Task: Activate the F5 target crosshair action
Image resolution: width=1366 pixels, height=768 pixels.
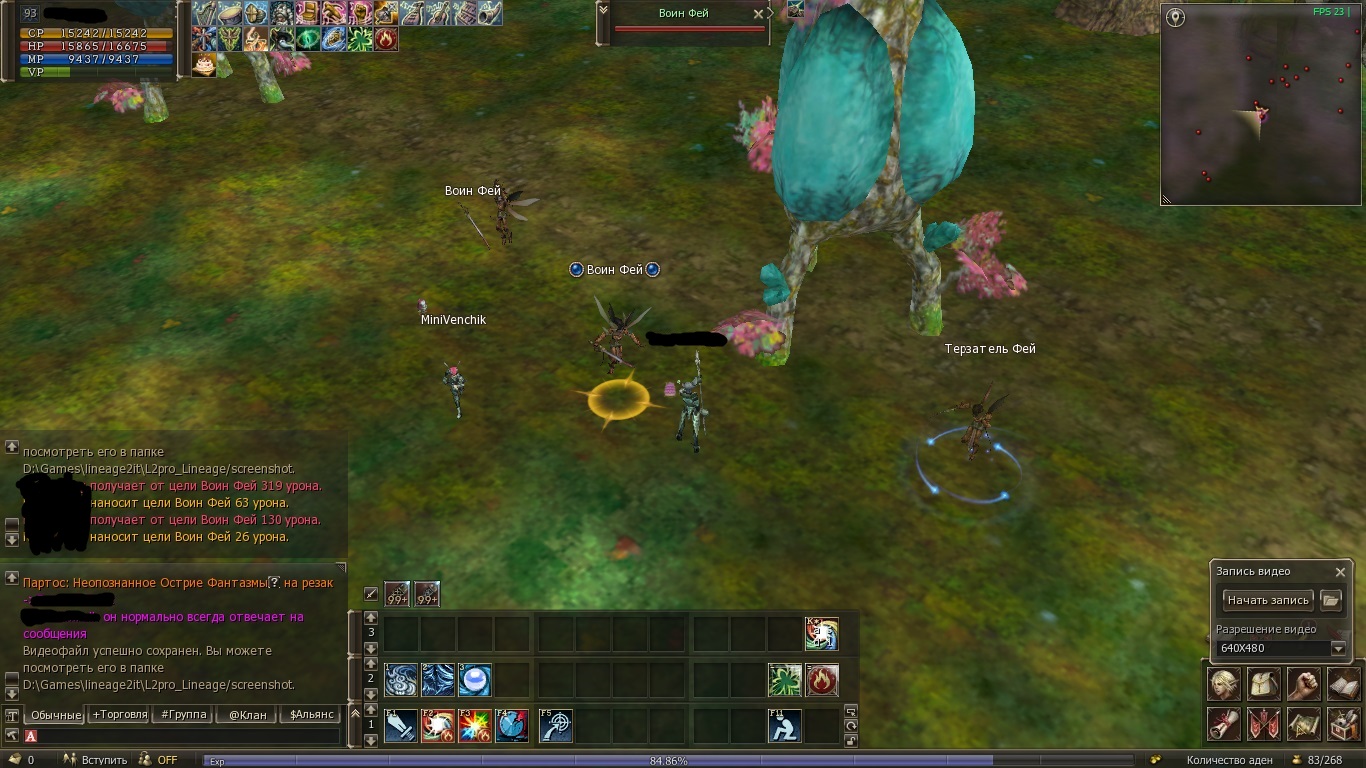Action: [555, 725]
